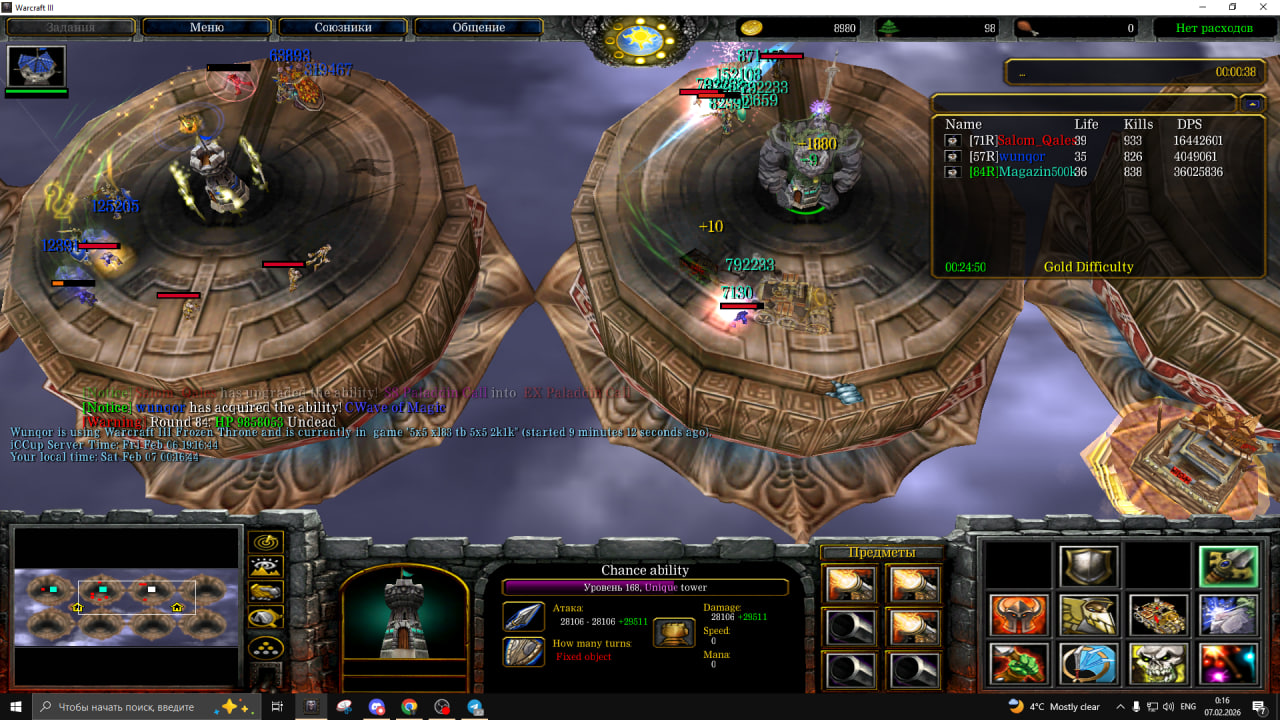Viewport: 1280px width, 720px height.
Task: Click the minimap signal ping button
Action: tap(266, 543)
